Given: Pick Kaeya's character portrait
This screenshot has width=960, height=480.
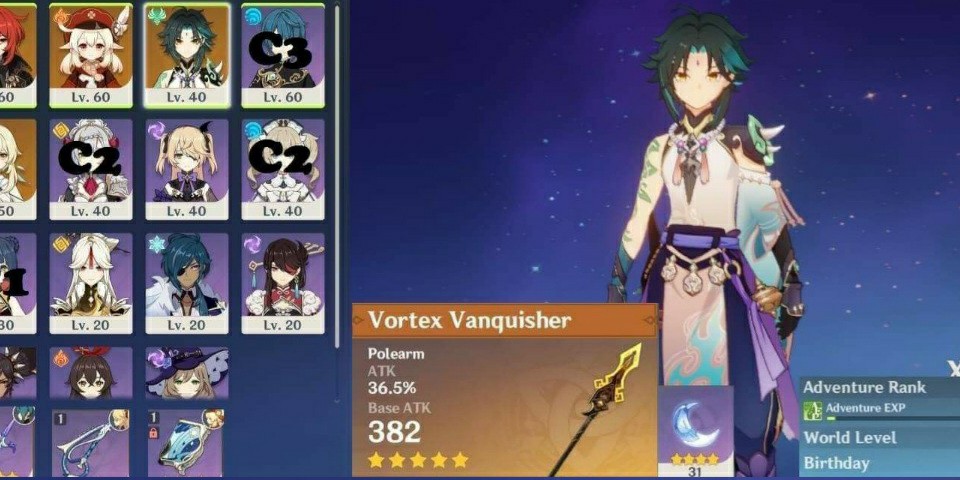Looking at the screenshot, I should click(187, 282).
